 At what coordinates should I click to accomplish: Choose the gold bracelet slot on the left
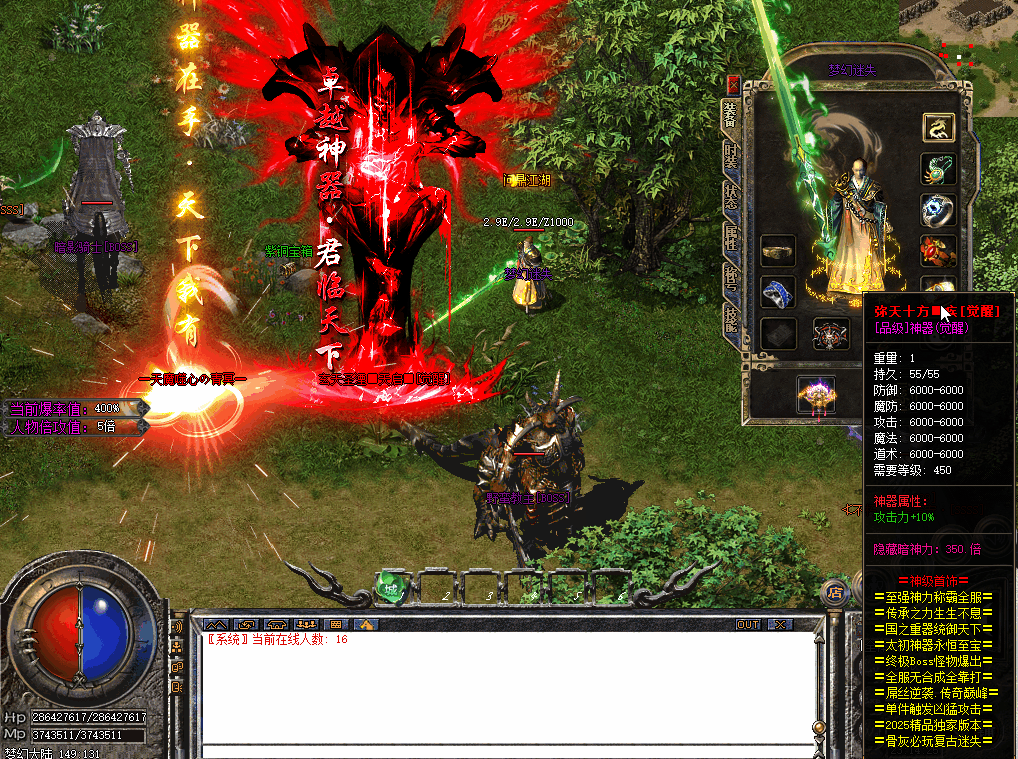pos(778,251)
